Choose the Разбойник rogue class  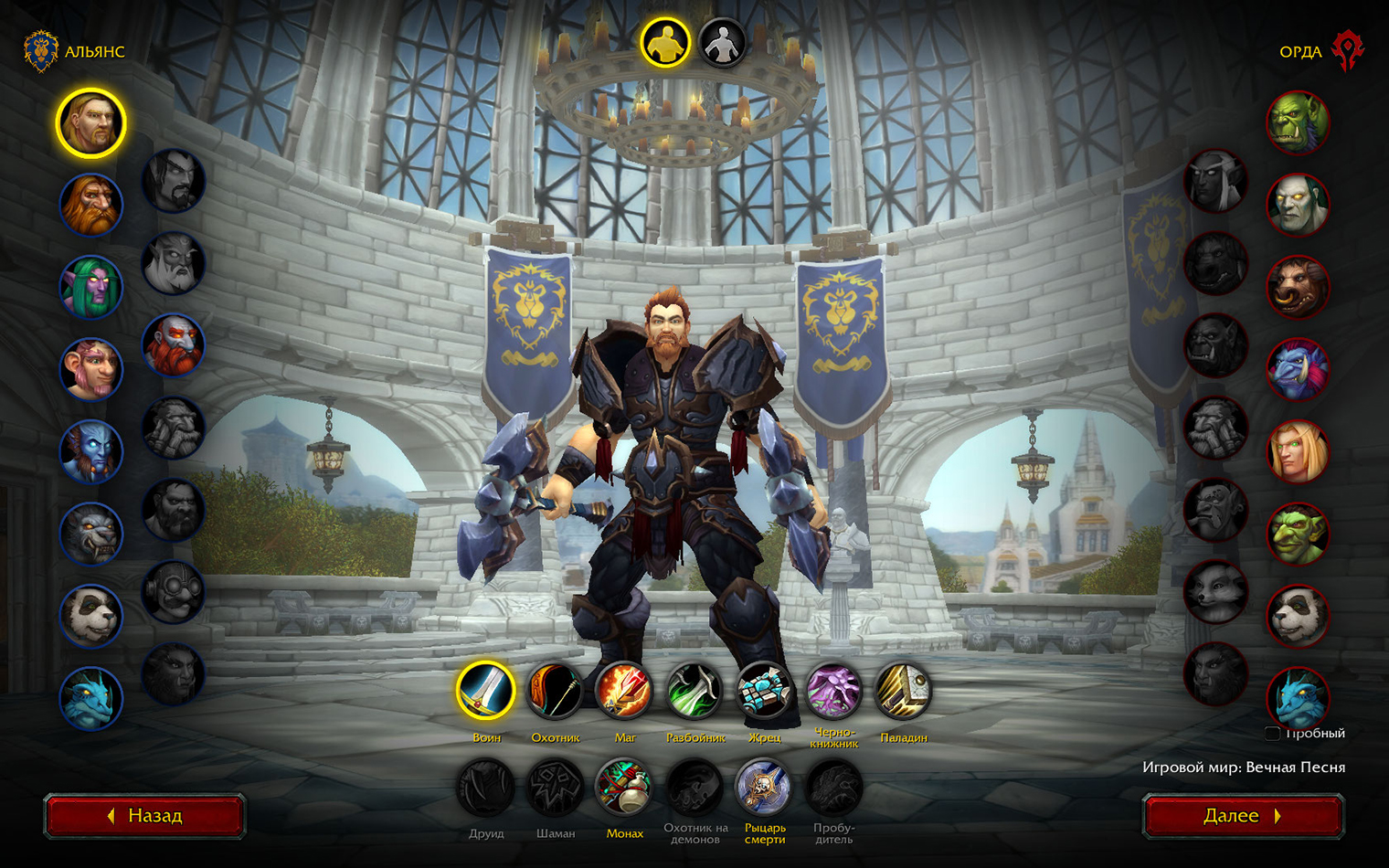694,691
